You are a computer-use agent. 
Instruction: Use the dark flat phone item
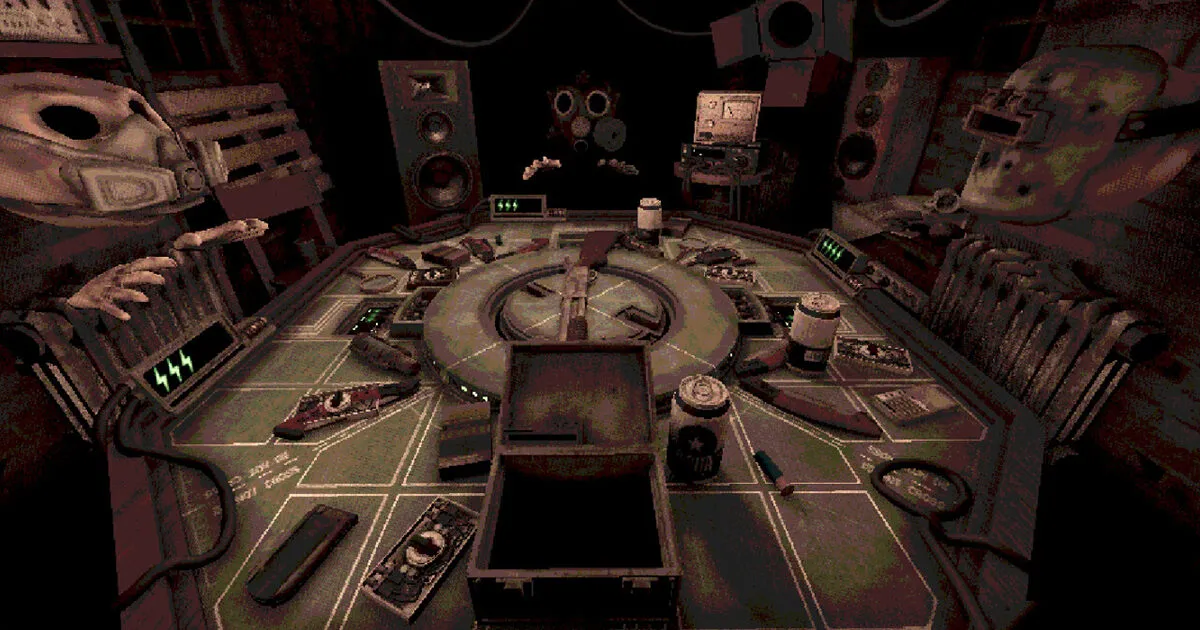303,551
